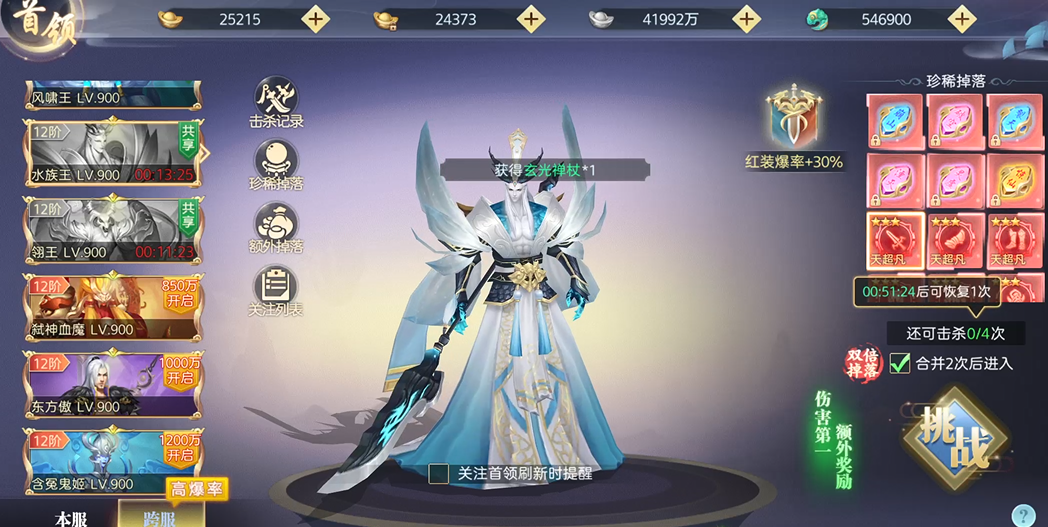
Task: Toggle 合并2次后进入 checkbox
Action: (x=900, y=363)
